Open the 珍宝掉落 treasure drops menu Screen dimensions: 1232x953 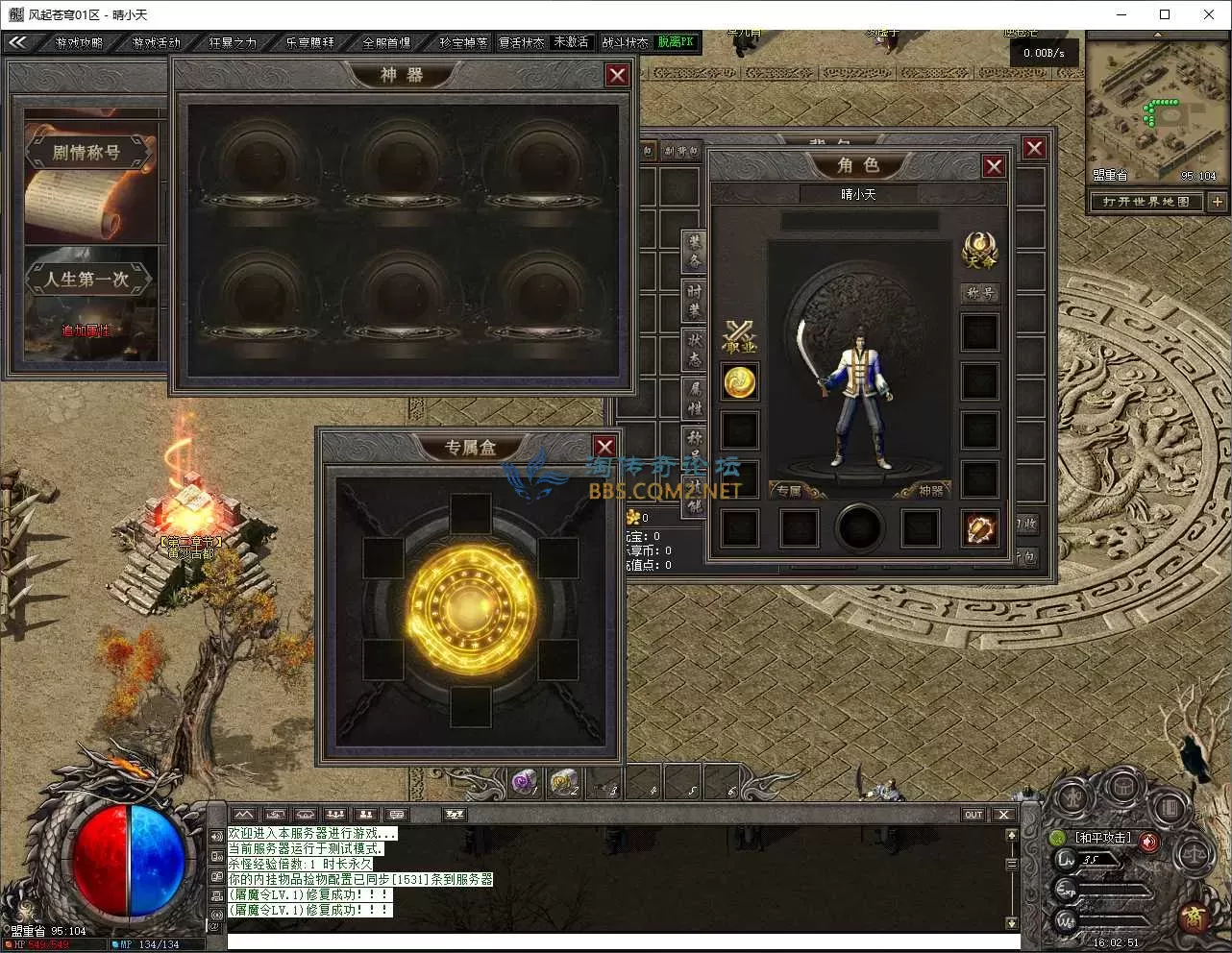click(463, 42)
